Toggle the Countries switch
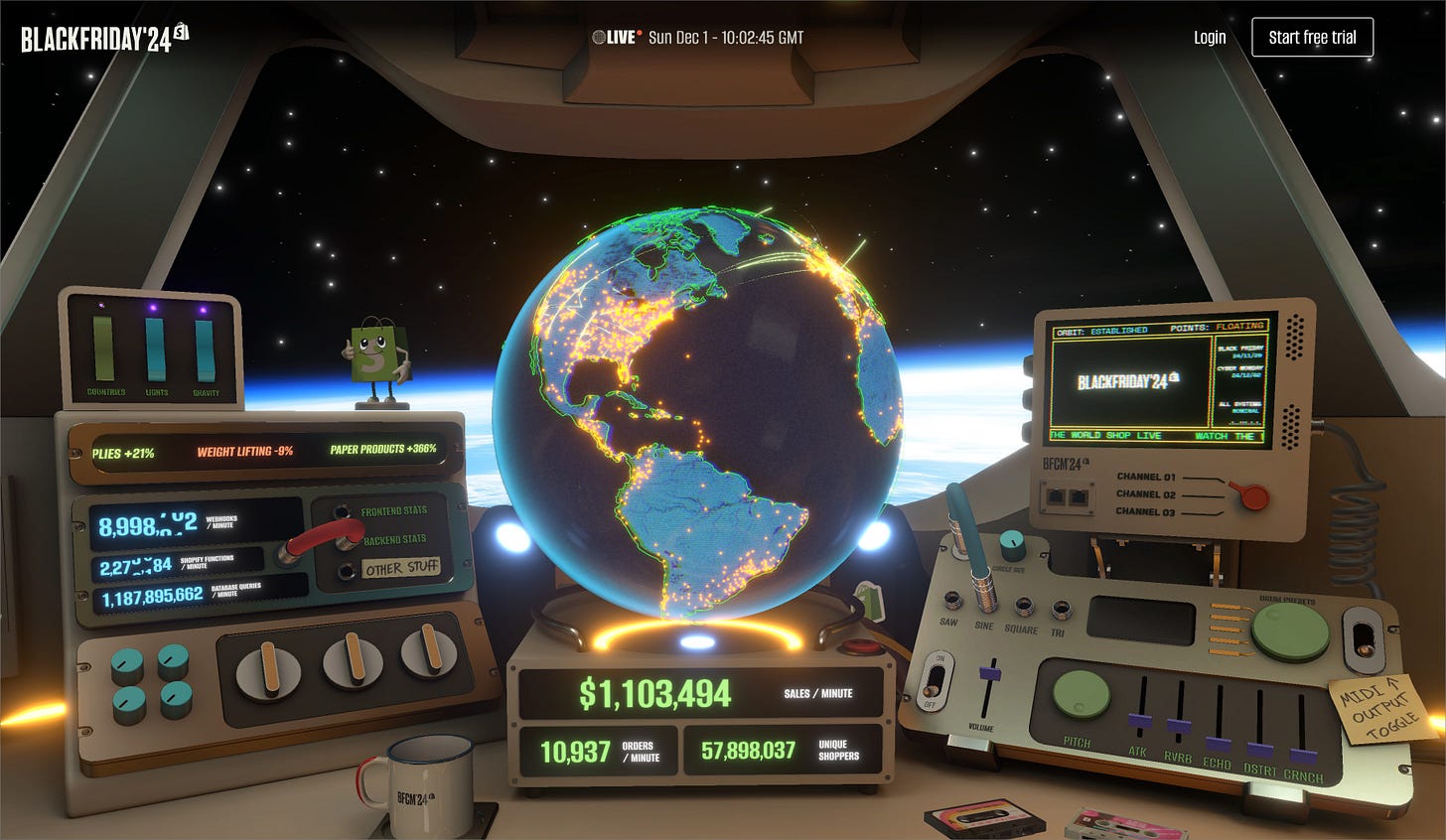This screenshot has width=1446, height=840. tap(104, 349)
